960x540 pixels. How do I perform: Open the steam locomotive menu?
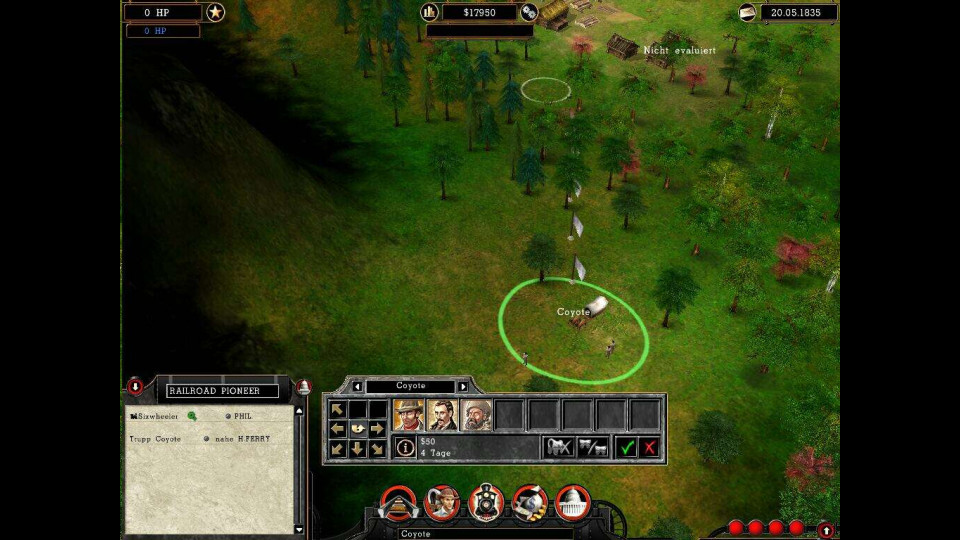pyautogui.click(x=487, y=502)
